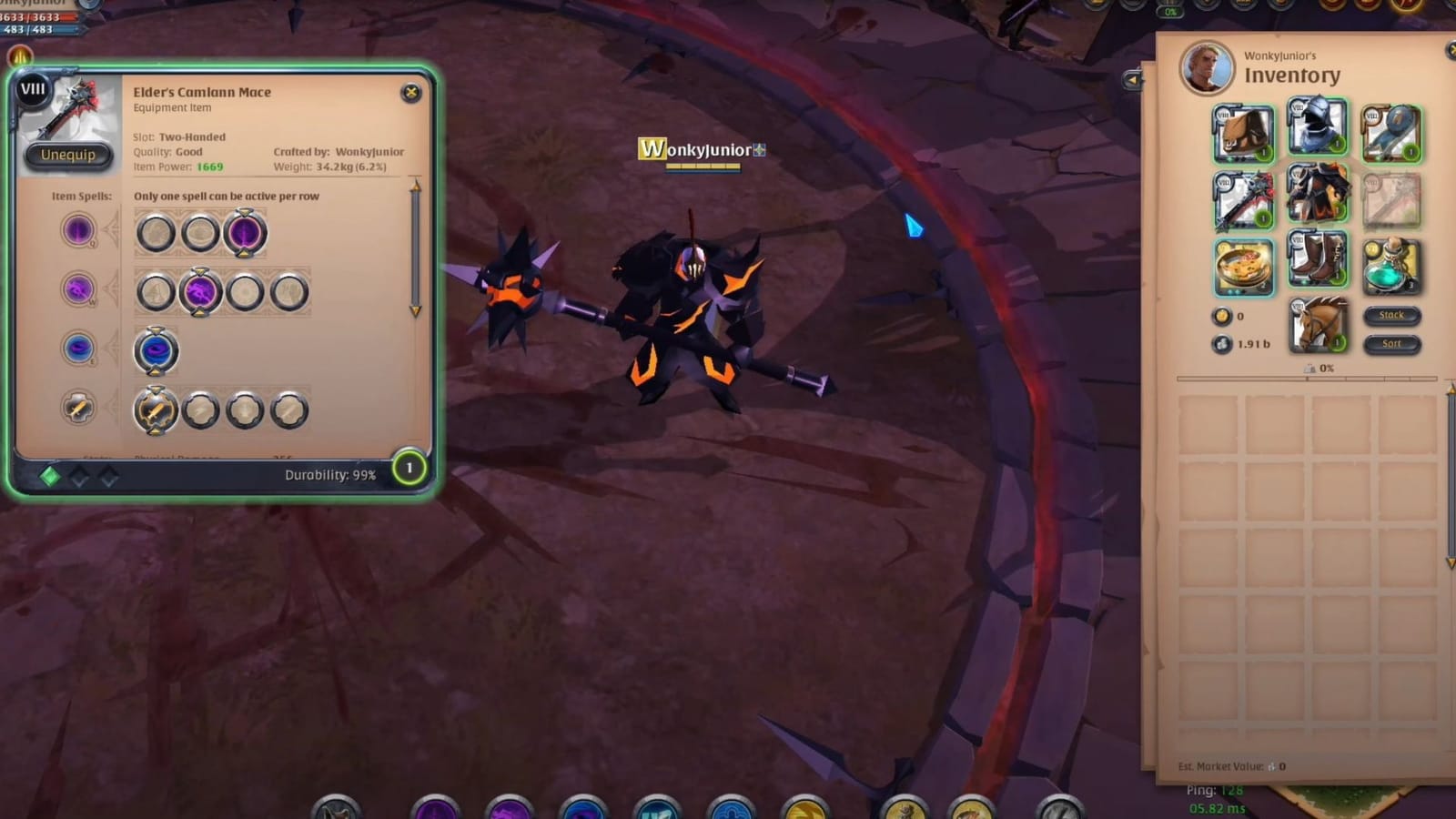This screenshot has width=1456, height=819.
Task: Click the scroll-up arrow on the item spells list
Action: 418,185
